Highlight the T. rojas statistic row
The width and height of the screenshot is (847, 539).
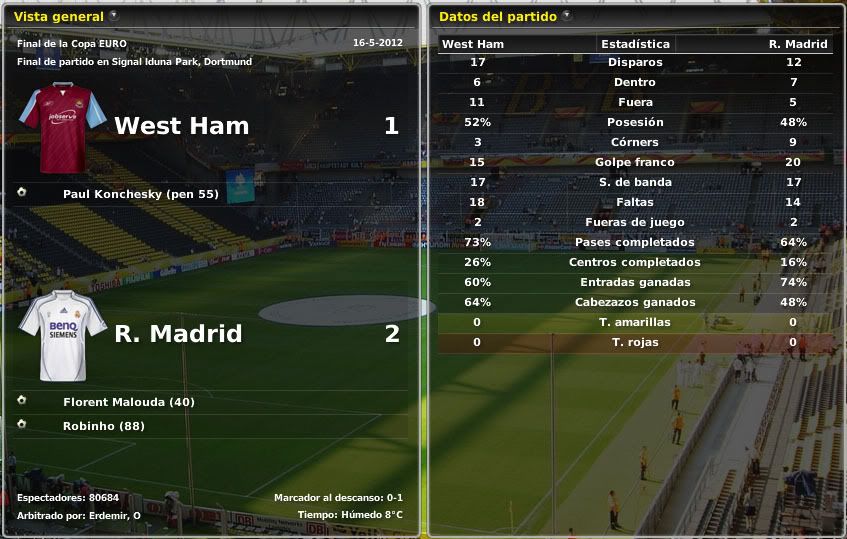pyautogui.click(x=635, y=342)
